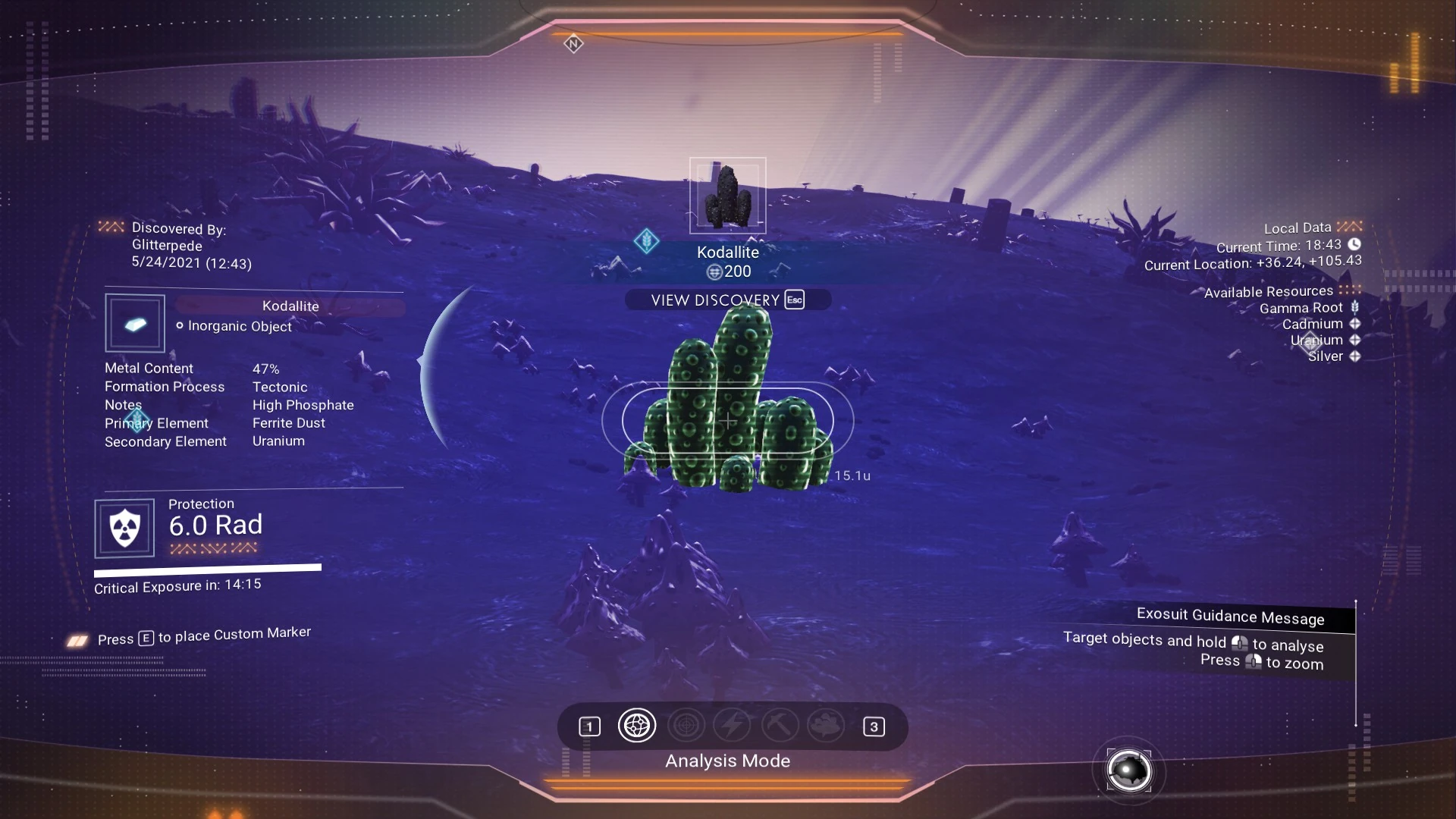
Task: Click the Kodallite mineral type icon
Action: pos(135,324)
